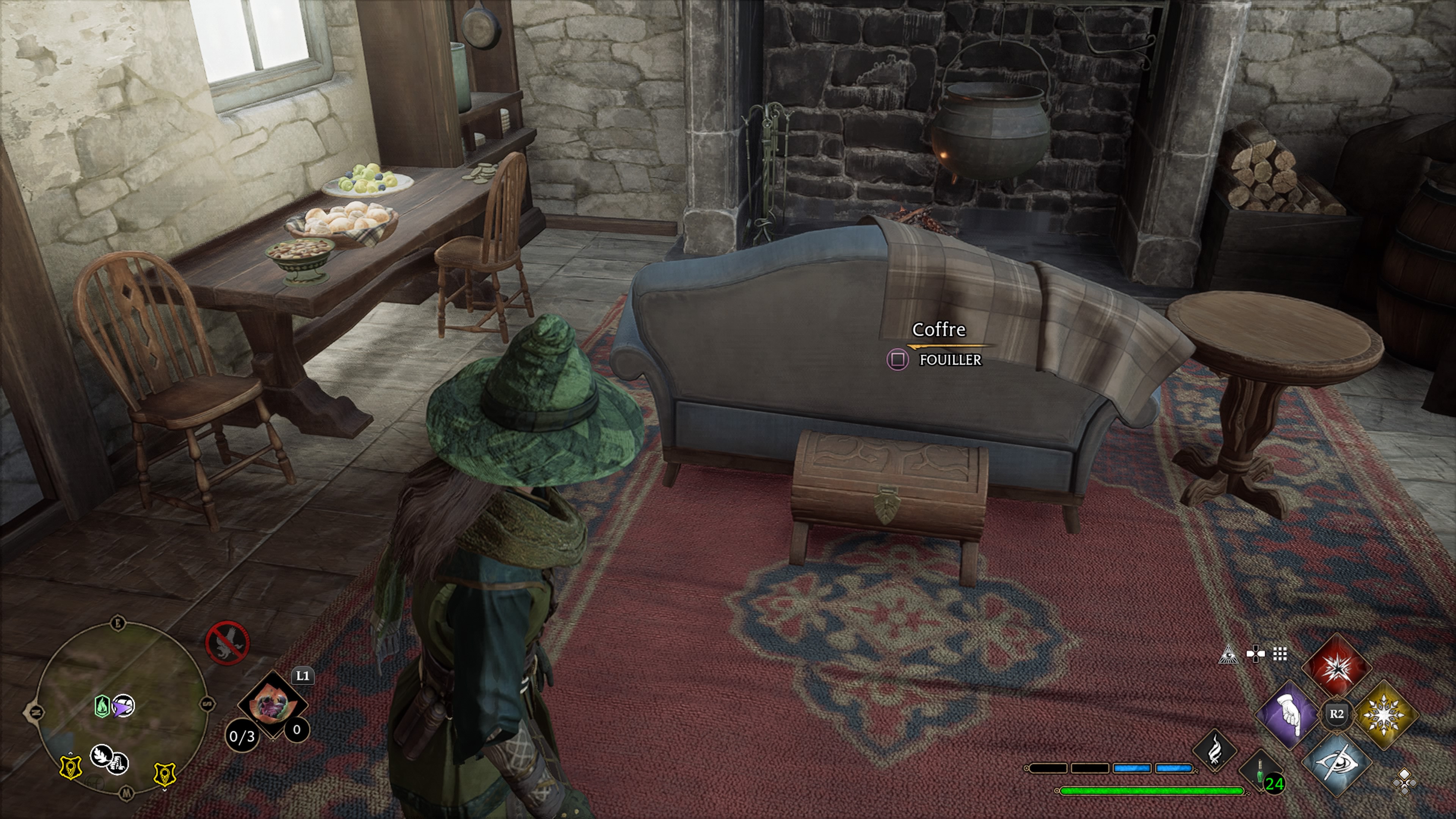The height and width of the screenshot is (819, 1456).
Task: Select the leaf marker on the minimap
Action: tap(102, 755)
